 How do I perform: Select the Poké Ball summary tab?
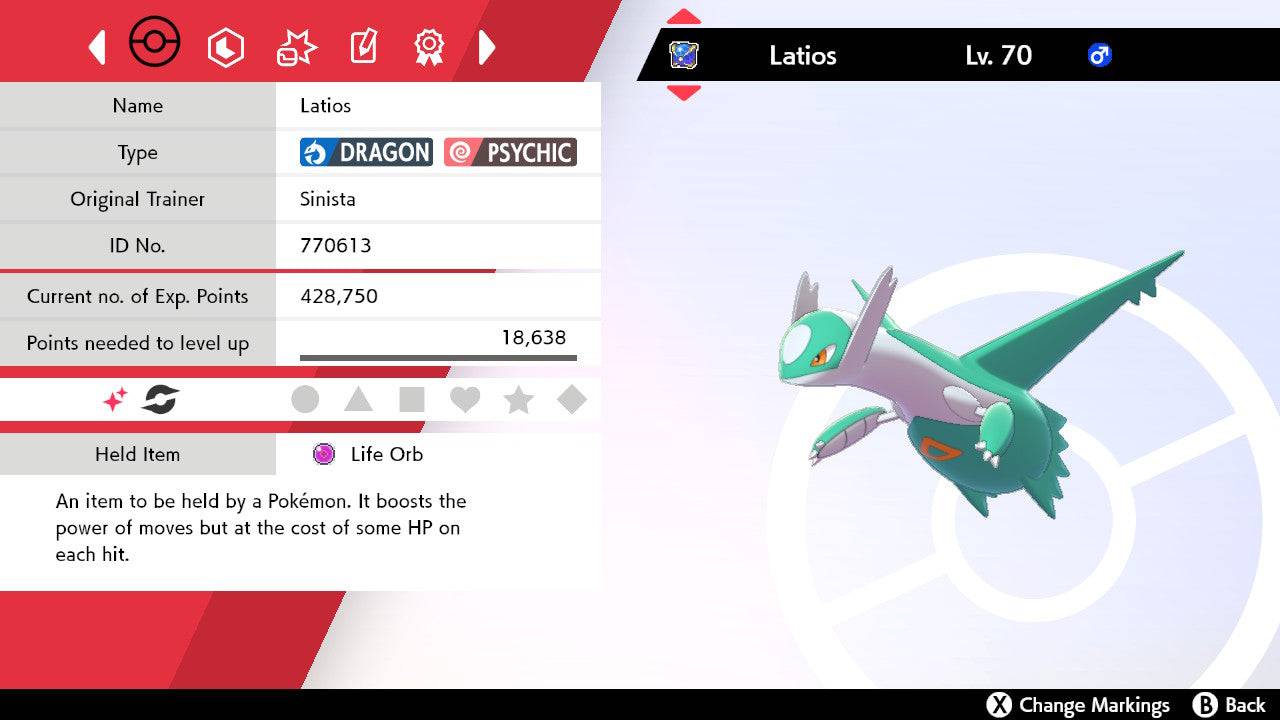click(155, 44)
